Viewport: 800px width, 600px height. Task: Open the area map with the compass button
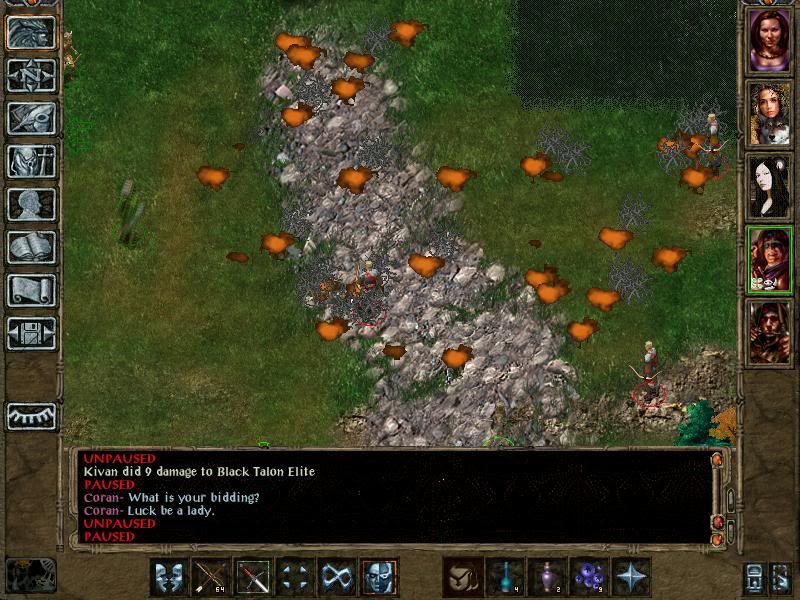pos(31,74)
